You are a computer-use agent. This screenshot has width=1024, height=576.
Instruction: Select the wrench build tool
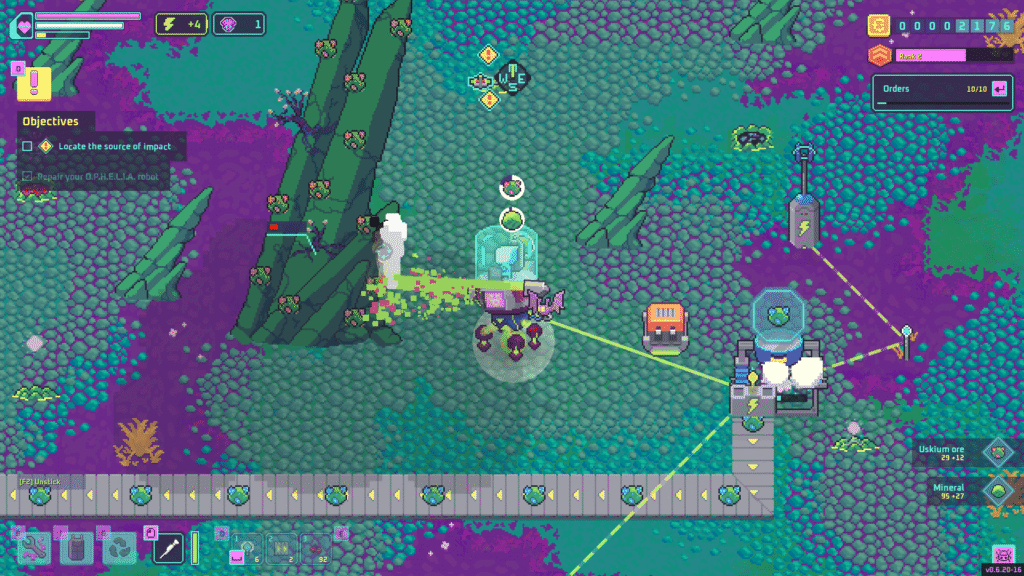[x=34, y=546]
